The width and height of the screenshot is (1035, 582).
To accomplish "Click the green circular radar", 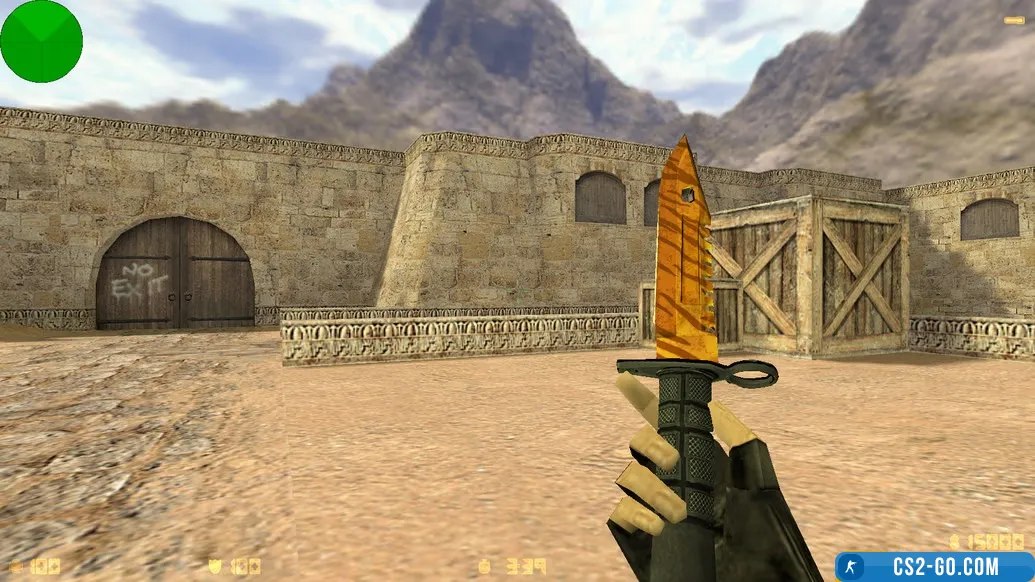I will 41,41.
